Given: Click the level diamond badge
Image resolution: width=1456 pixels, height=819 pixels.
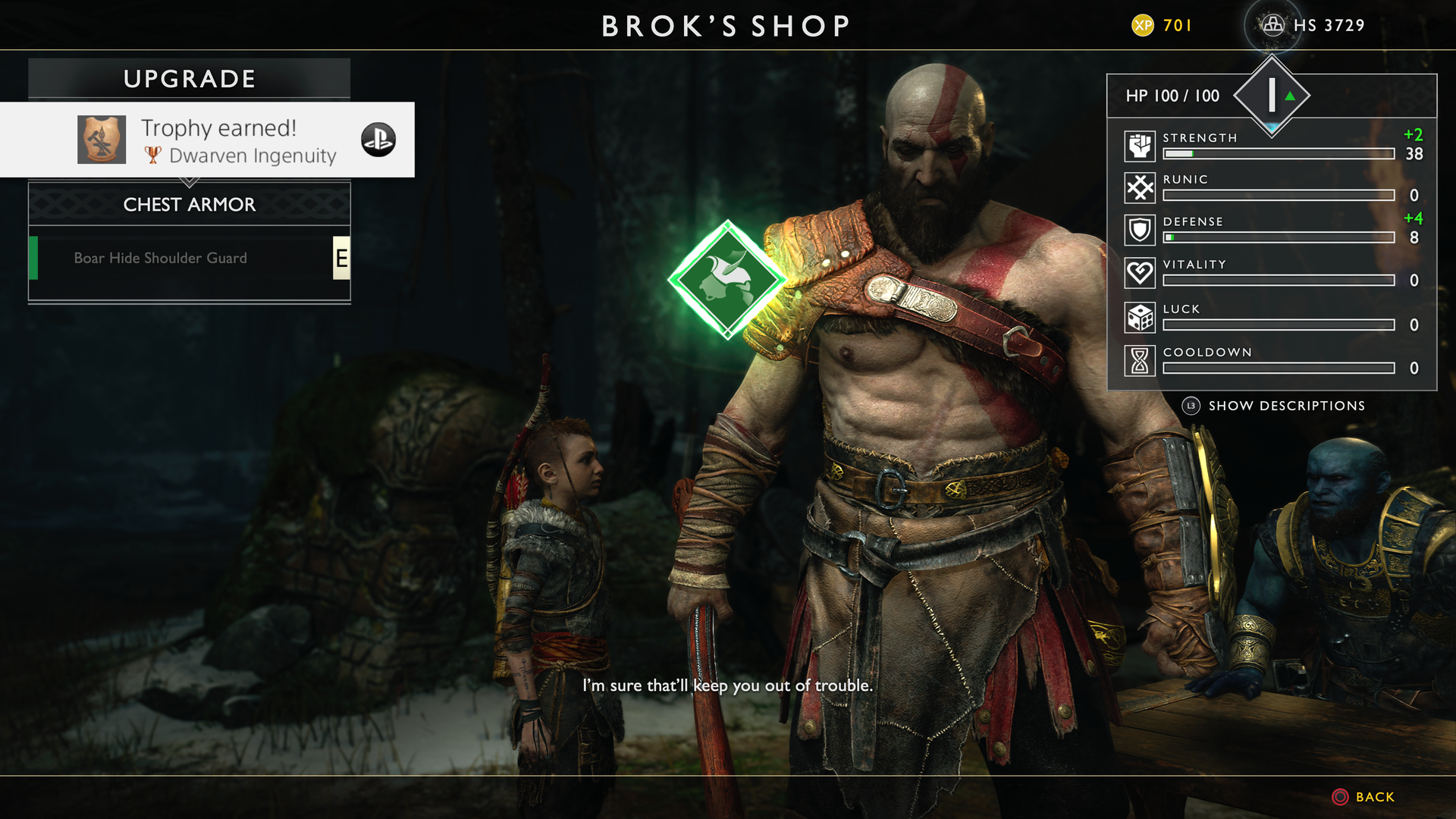Looking at the screenshot, I should pyautogui.click(x=1272, y=96).
